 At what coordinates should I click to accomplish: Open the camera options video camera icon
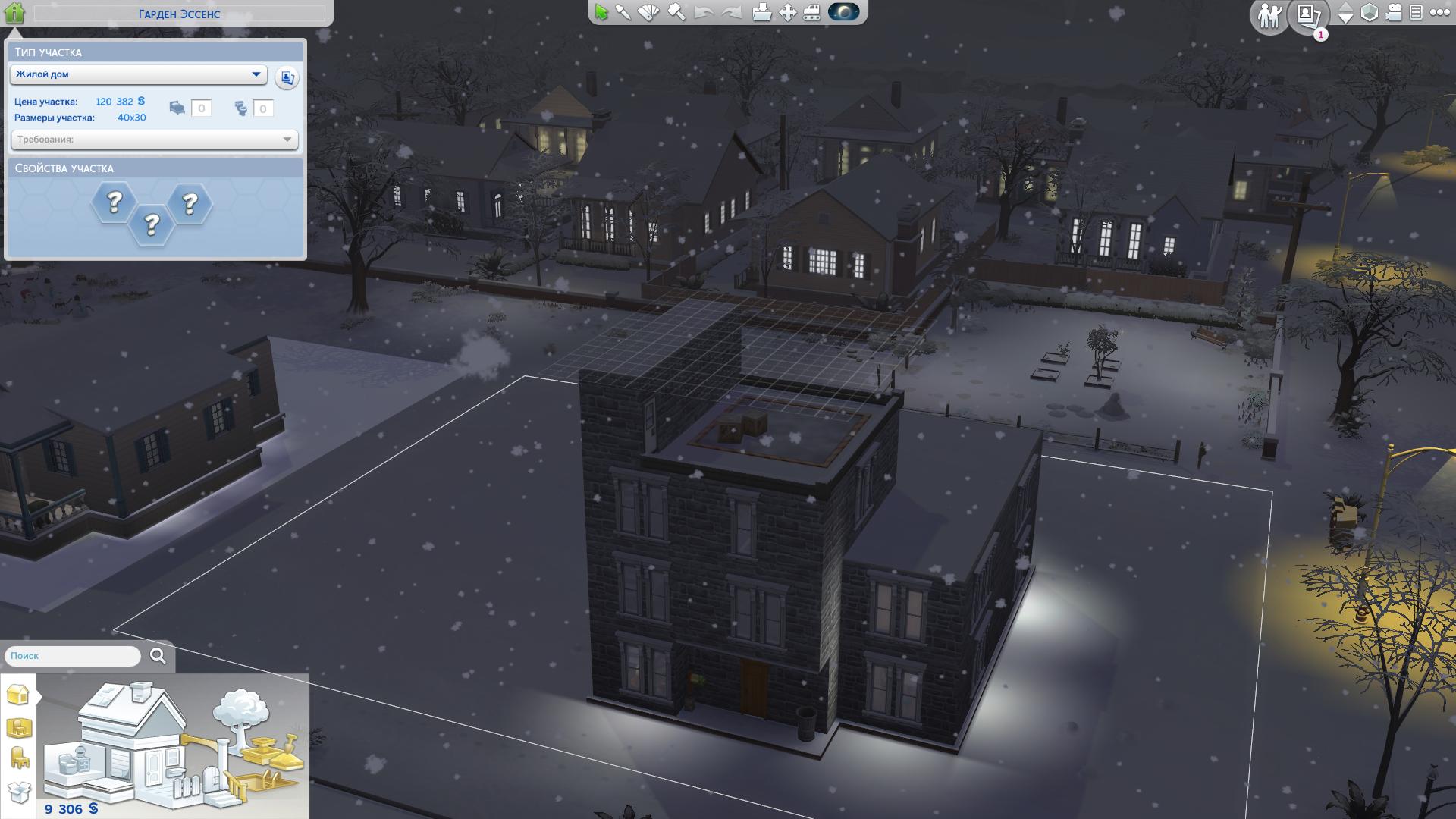[x=1394, y=13]
